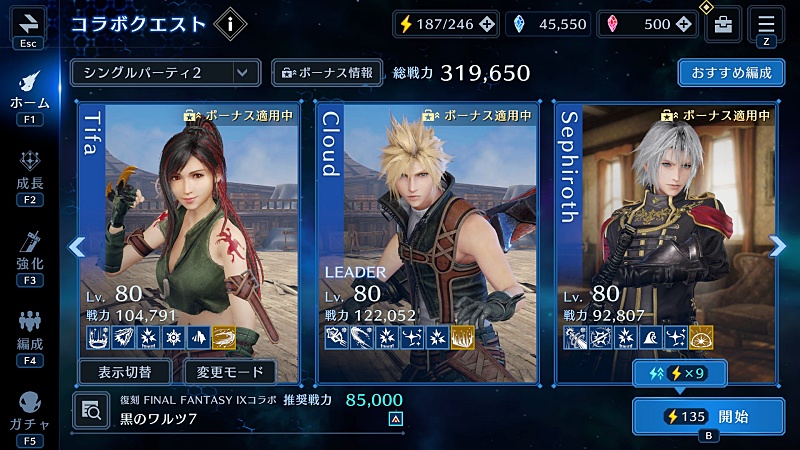Start the quest with 開始 button

pyautogui.click(x=709, y=416)
